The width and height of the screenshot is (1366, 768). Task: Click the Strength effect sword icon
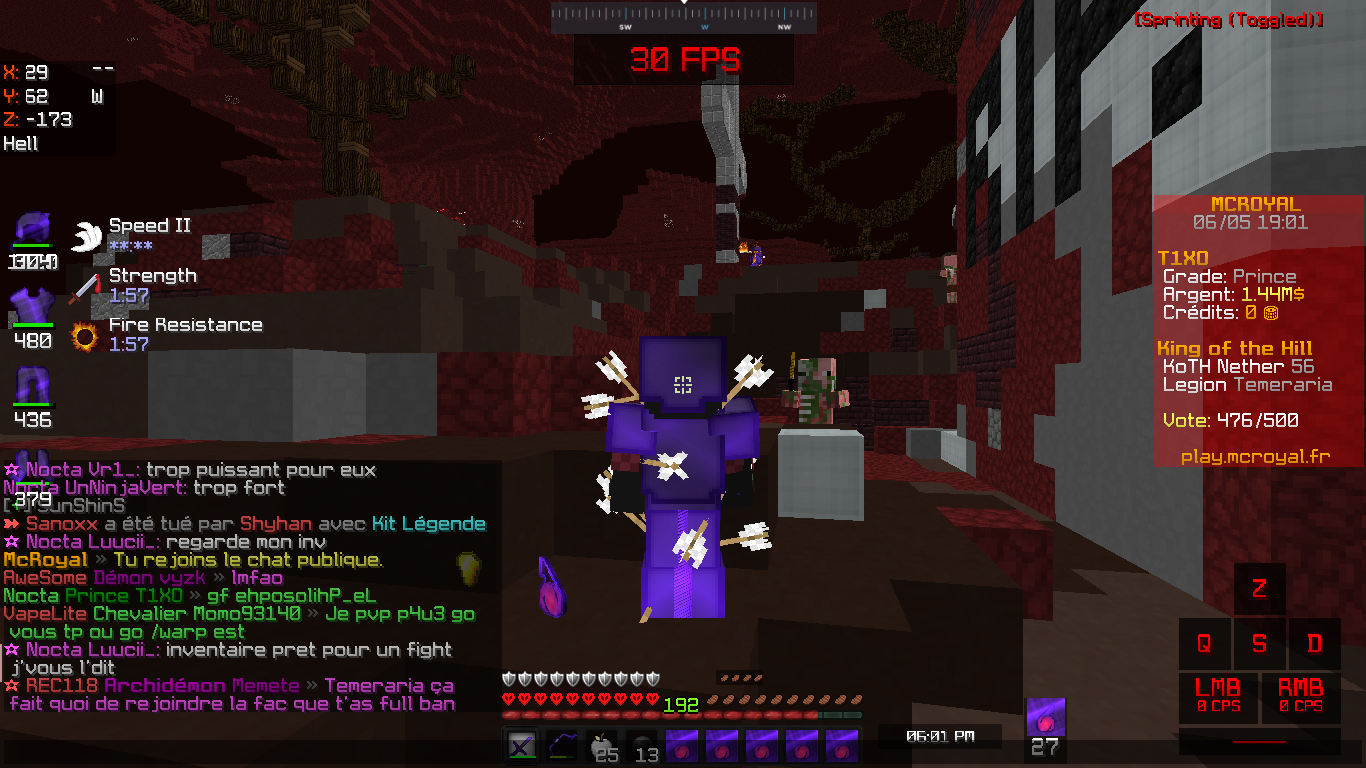tap(85, 286)
